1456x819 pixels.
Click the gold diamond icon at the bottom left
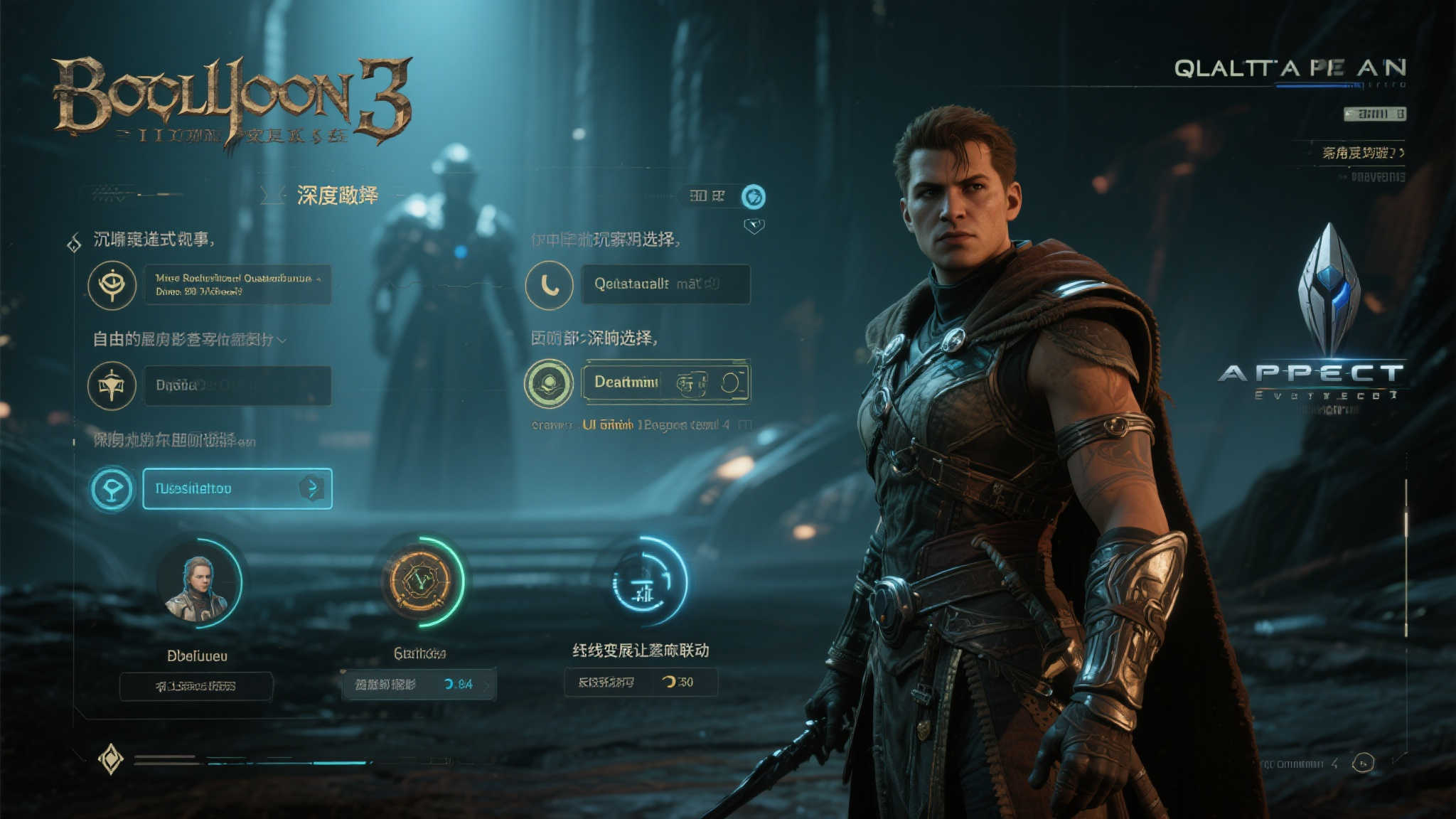111,759
